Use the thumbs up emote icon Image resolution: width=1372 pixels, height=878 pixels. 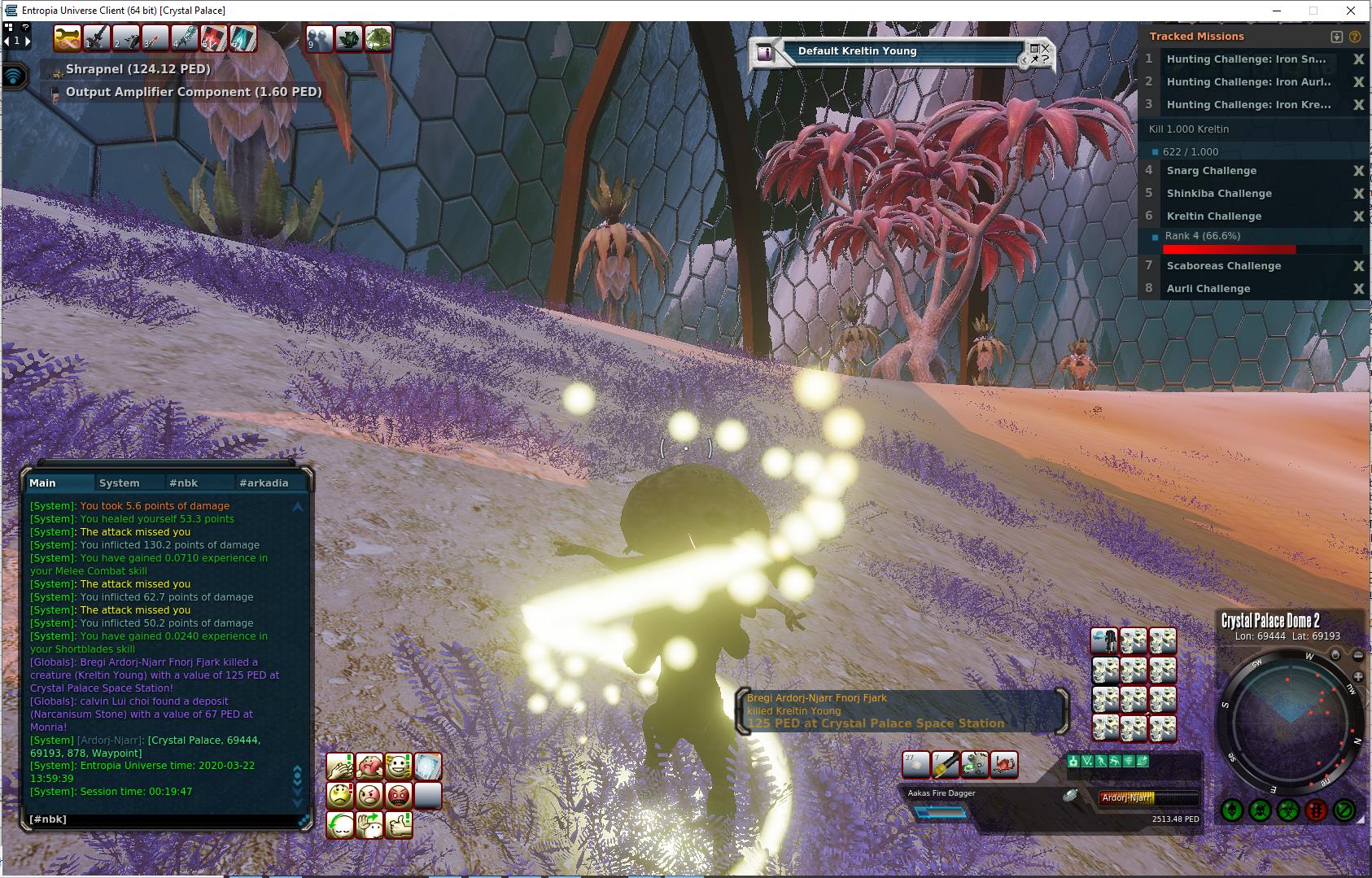coord(399,825)
